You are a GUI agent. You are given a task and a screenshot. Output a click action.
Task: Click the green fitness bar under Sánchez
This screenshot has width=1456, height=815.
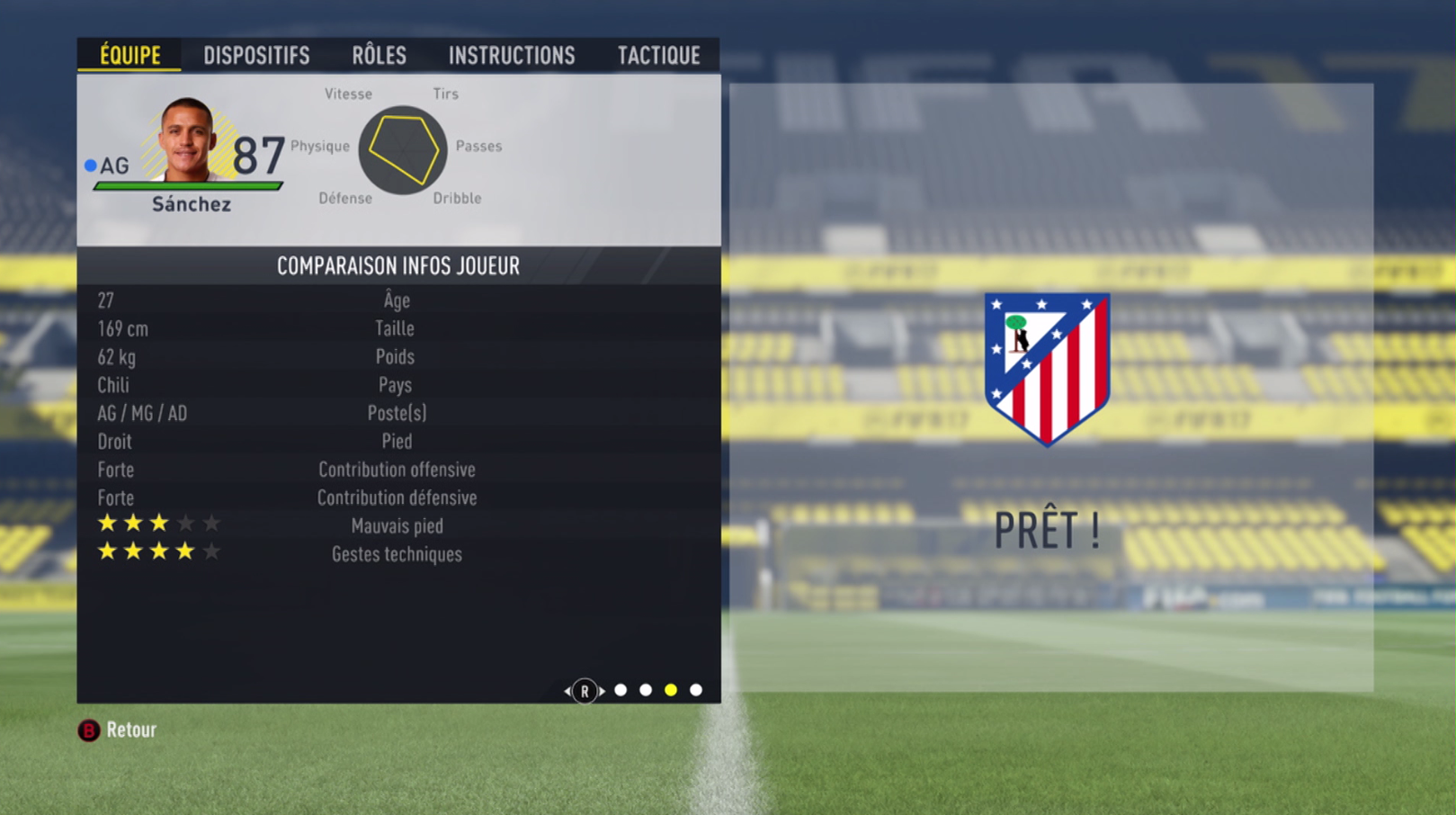[x=189, y=186]
